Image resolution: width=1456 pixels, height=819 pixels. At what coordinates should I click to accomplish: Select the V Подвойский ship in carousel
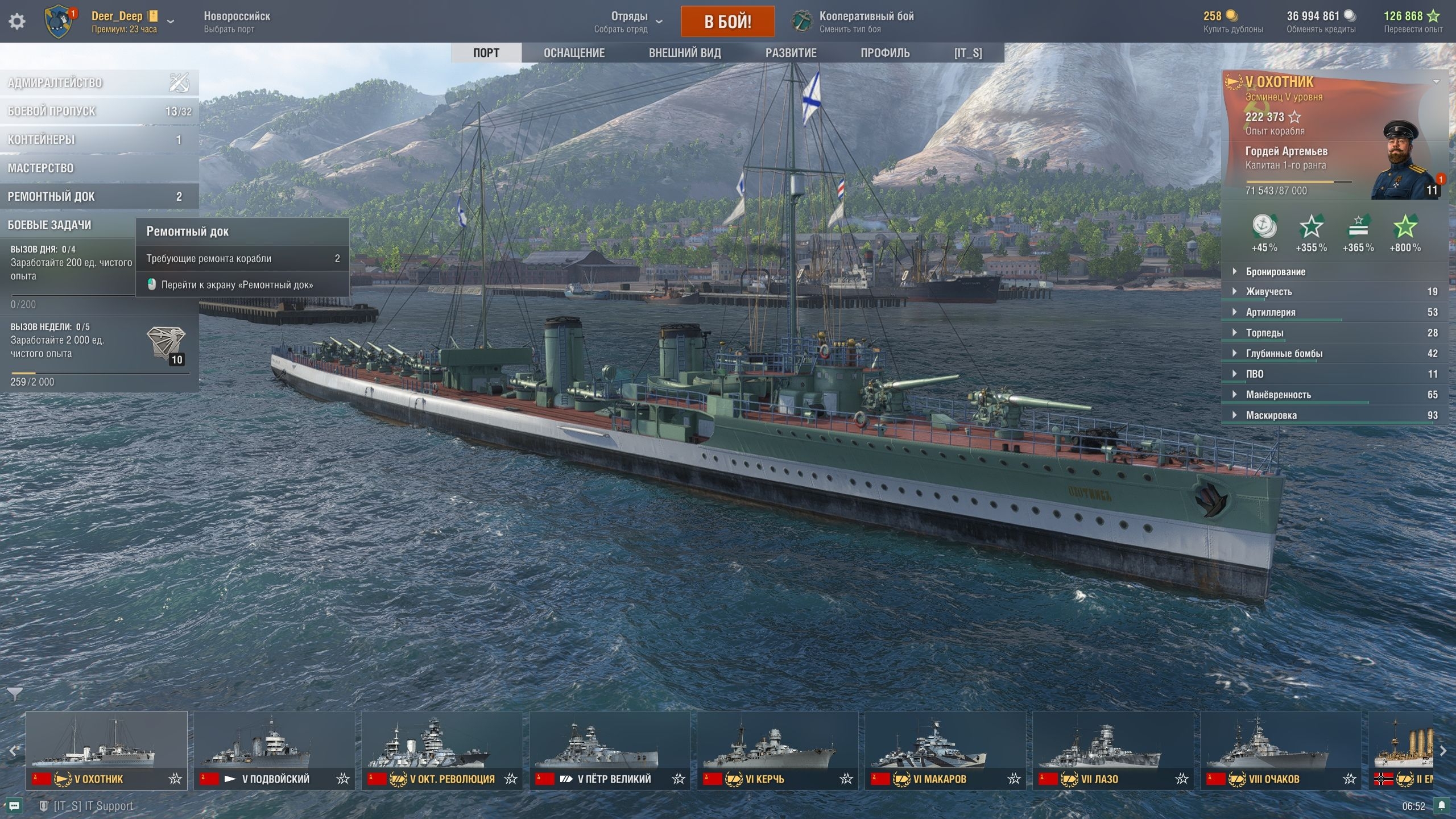point(274,750)
